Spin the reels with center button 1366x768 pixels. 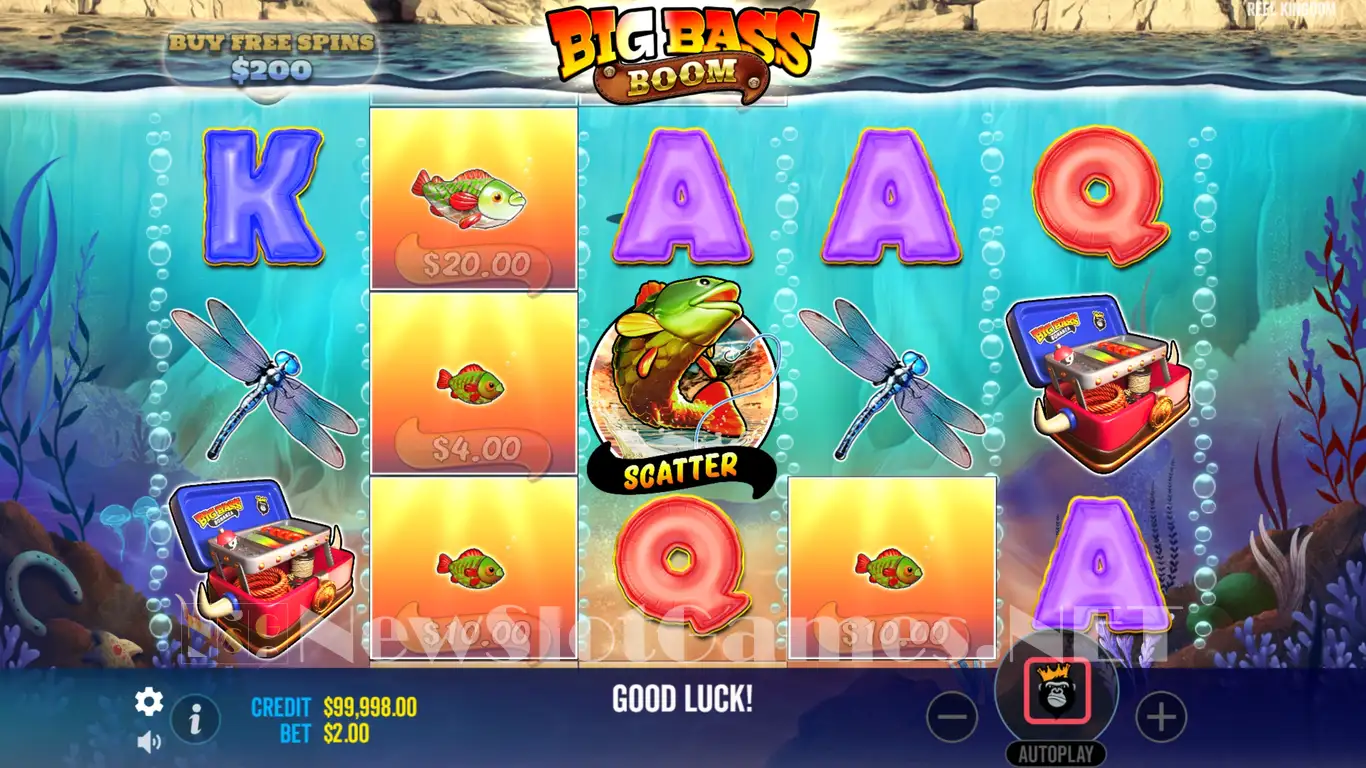[1056, 692]
